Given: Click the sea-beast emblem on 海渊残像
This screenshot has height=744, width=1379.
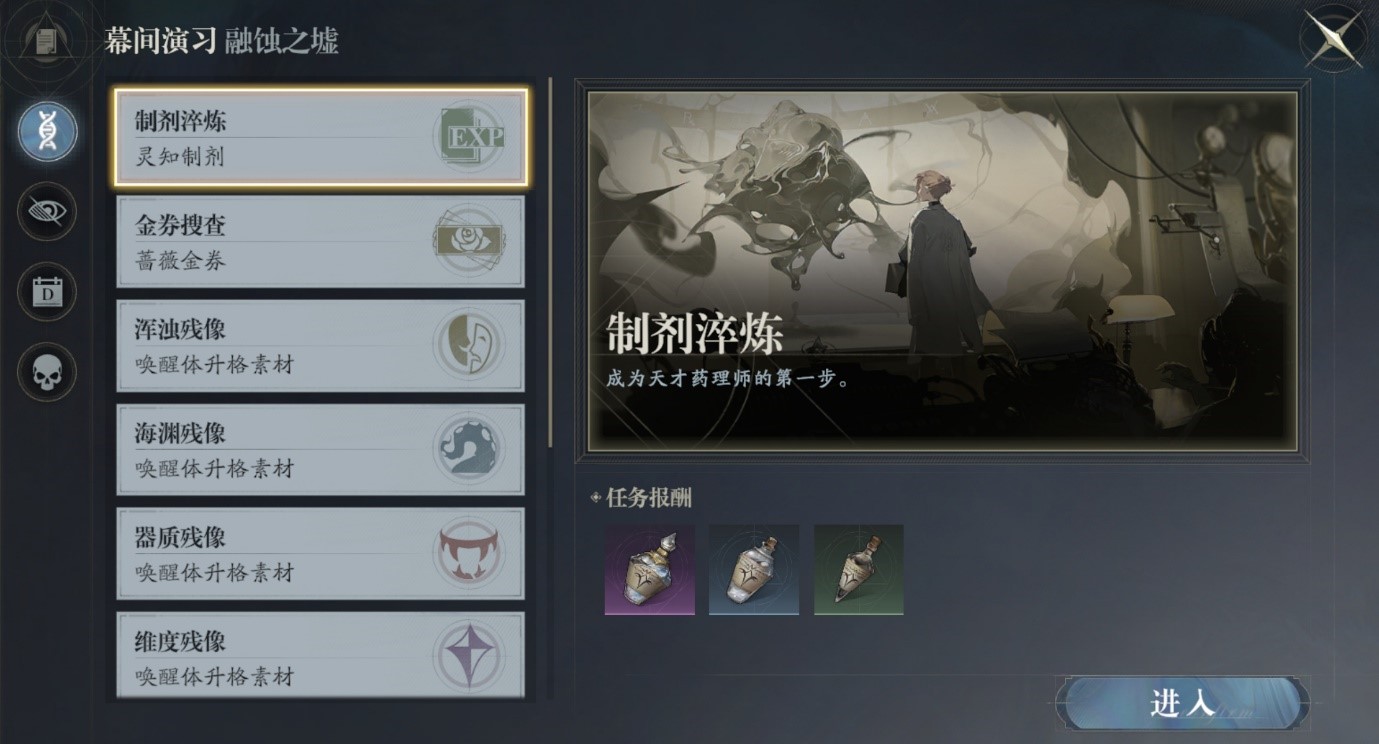Looking at the screenshot, I should (x=470, y=449).
